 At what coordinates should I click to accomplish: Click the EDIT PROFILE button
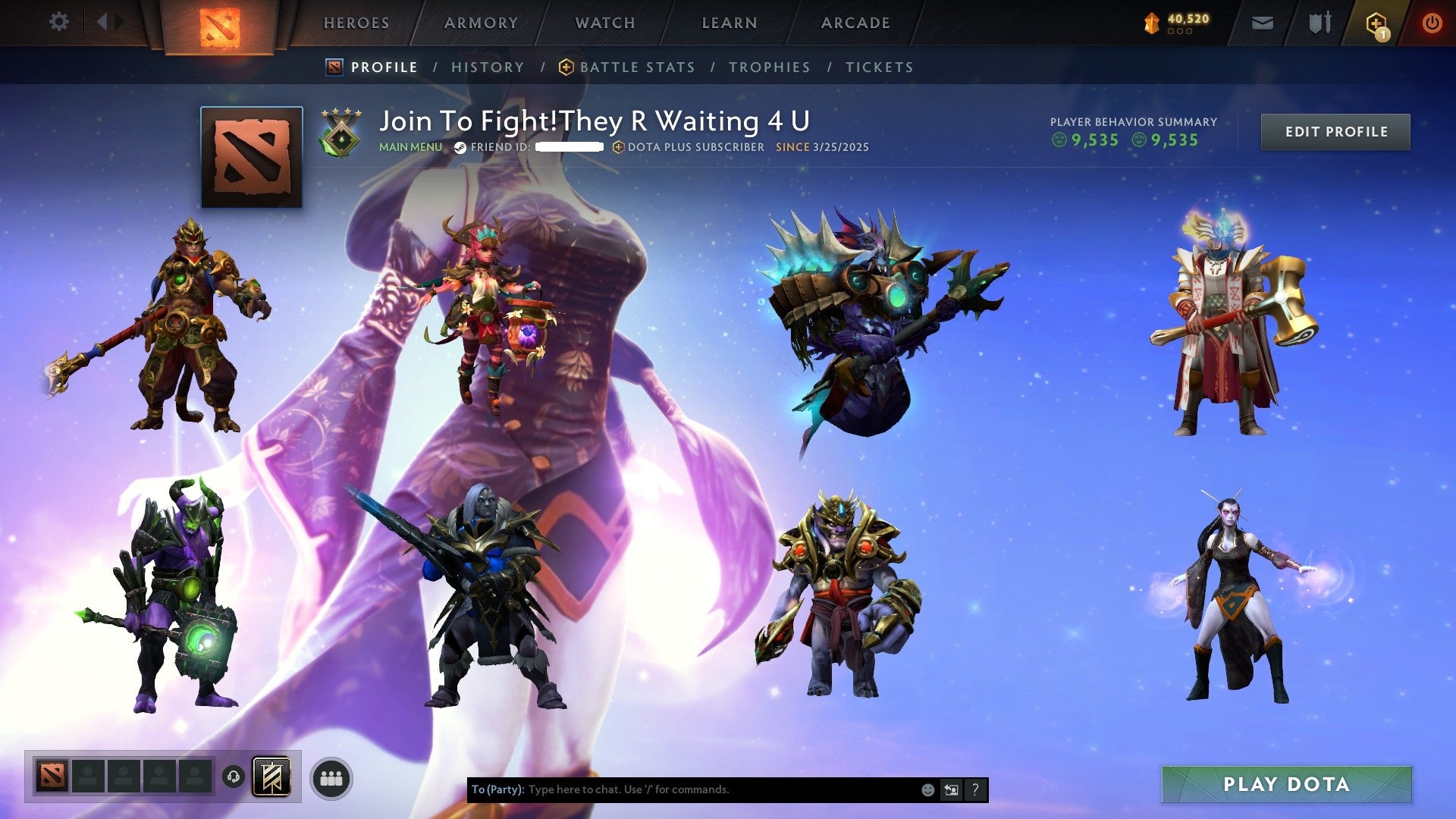pos(1335,131)
